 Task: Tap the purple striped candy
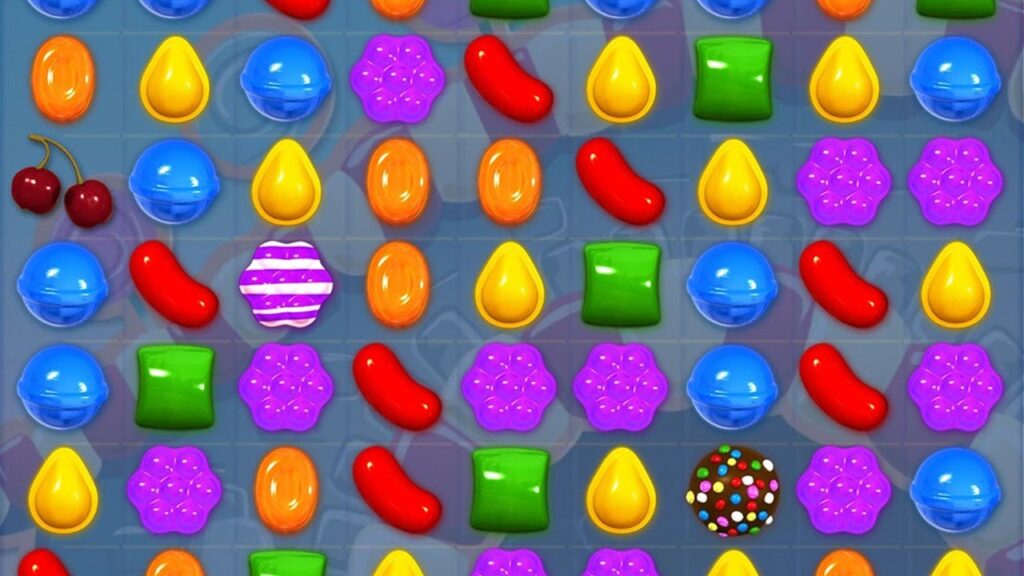(x=286, y=284)
